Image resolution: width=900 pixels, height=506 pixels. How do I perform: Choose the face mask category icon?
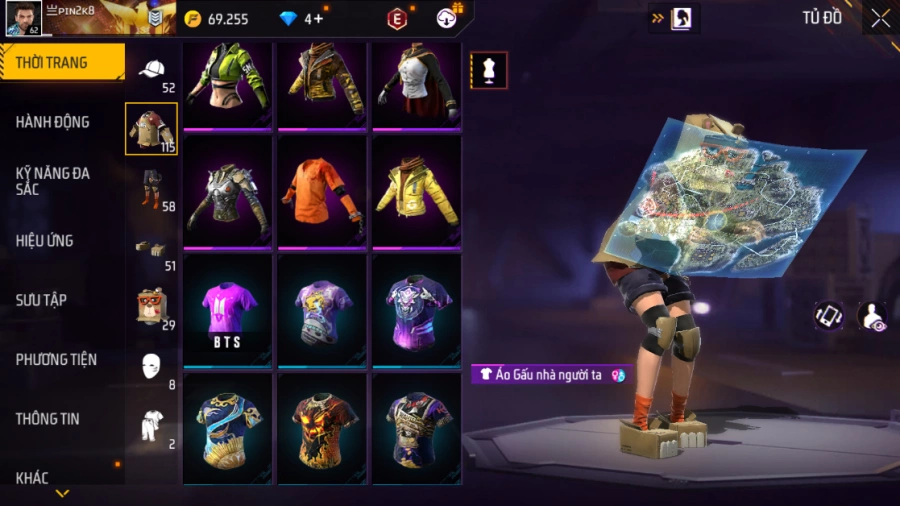(152, 365)
